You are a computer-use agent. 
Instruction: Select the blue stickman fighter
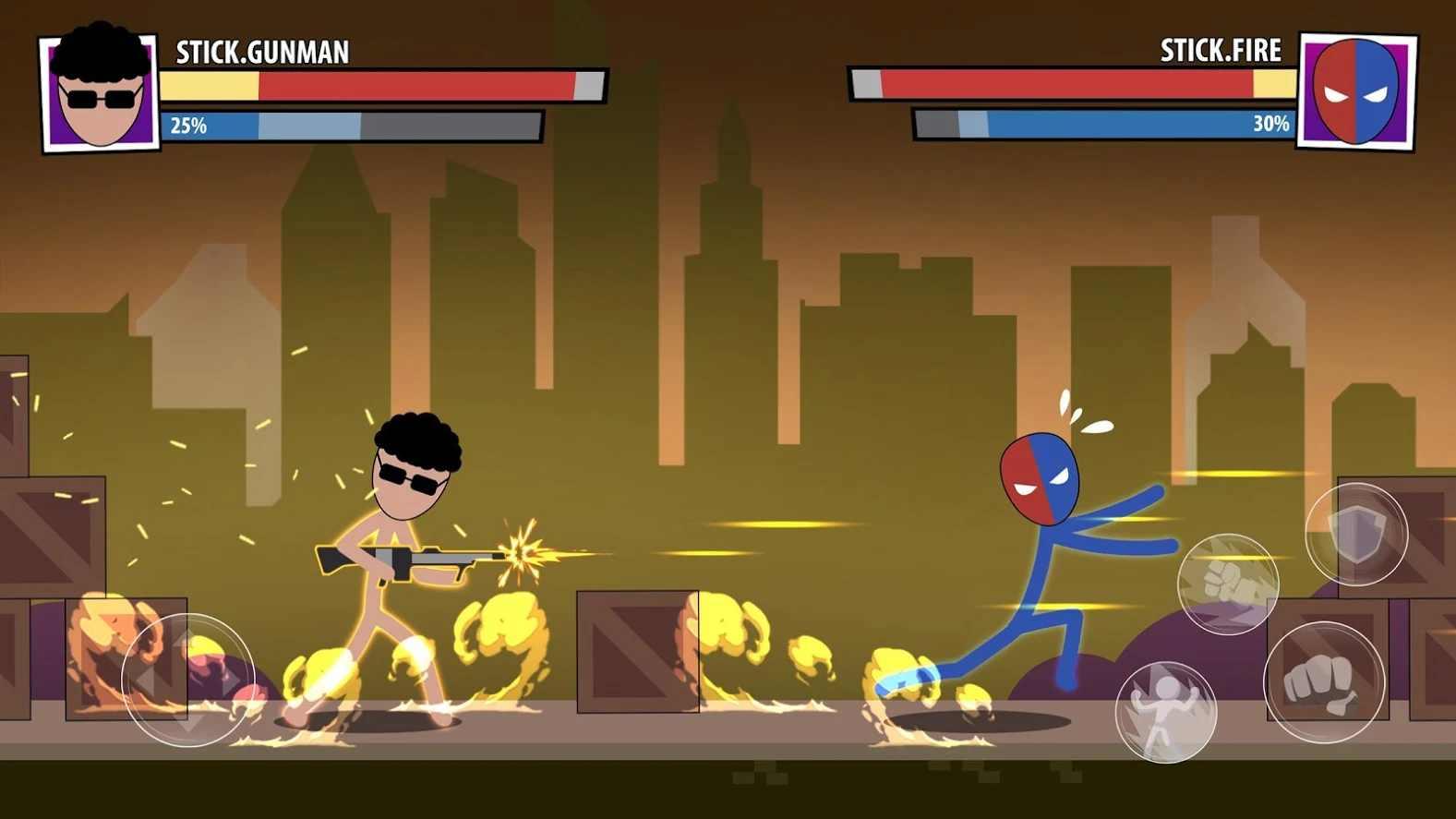(1039, 554)
